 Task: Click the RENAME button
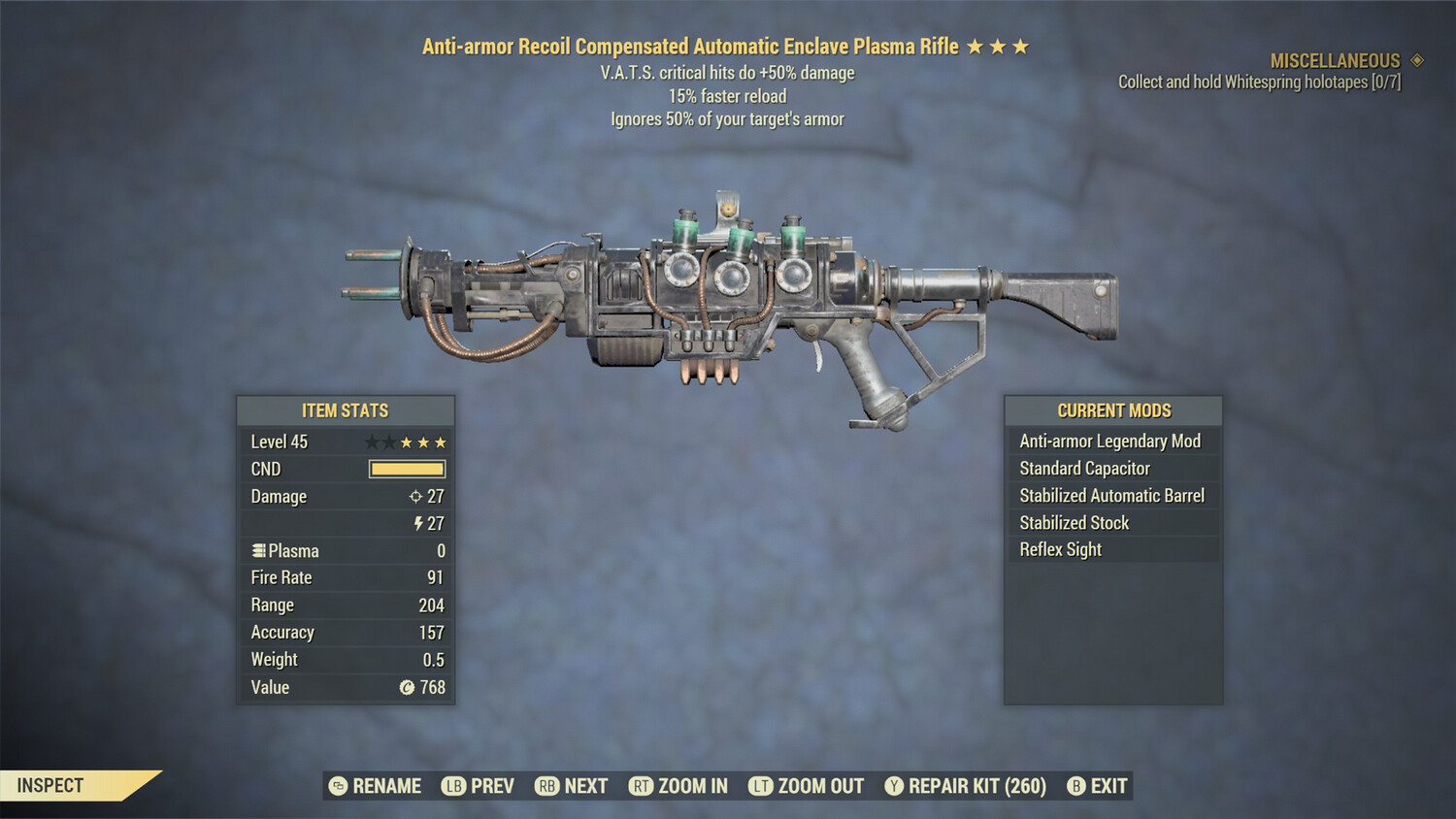click(386, 786)
